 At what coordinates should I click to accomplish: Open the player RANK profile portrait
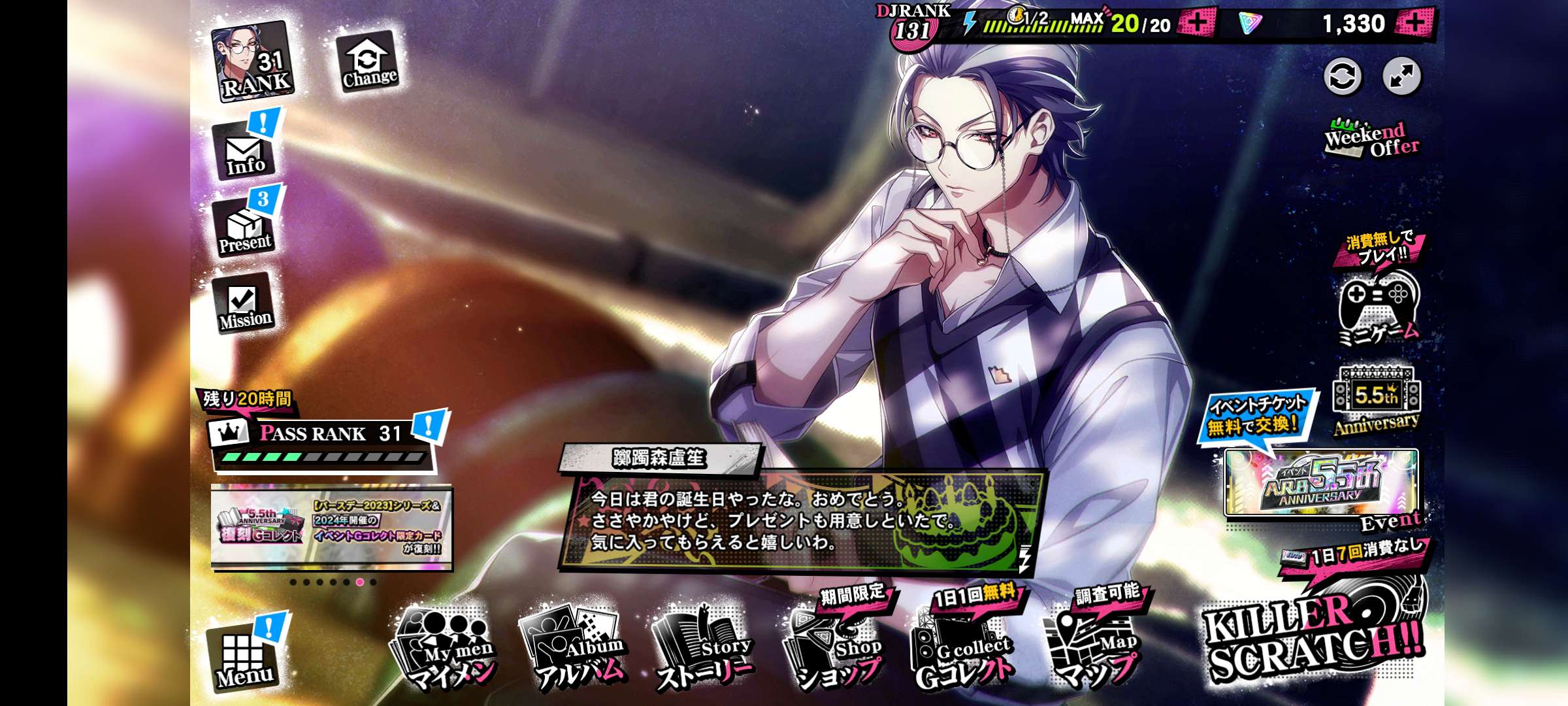(253, 61)
